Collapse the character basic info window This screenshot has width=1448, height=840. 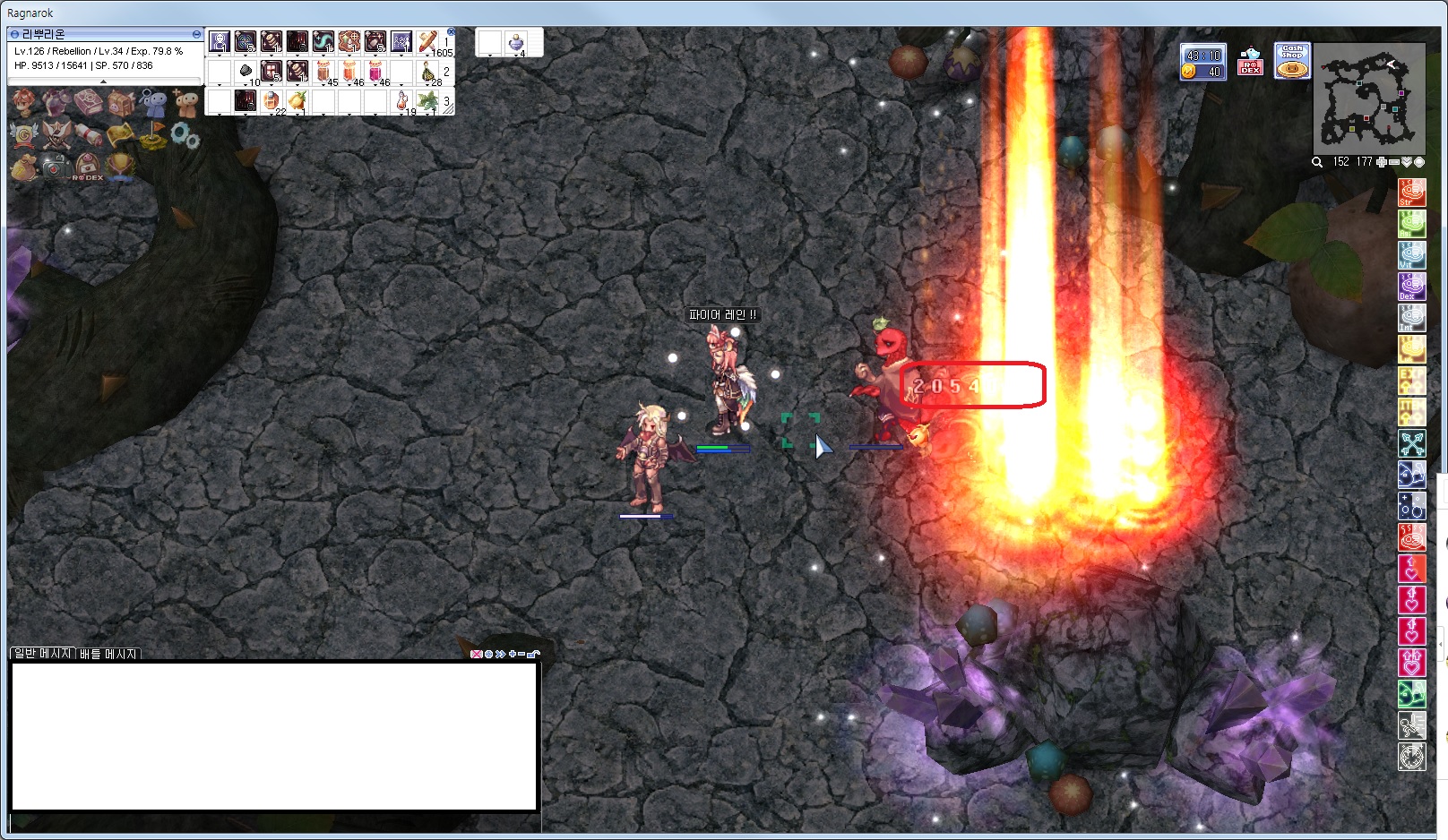(x=196, y=34)
